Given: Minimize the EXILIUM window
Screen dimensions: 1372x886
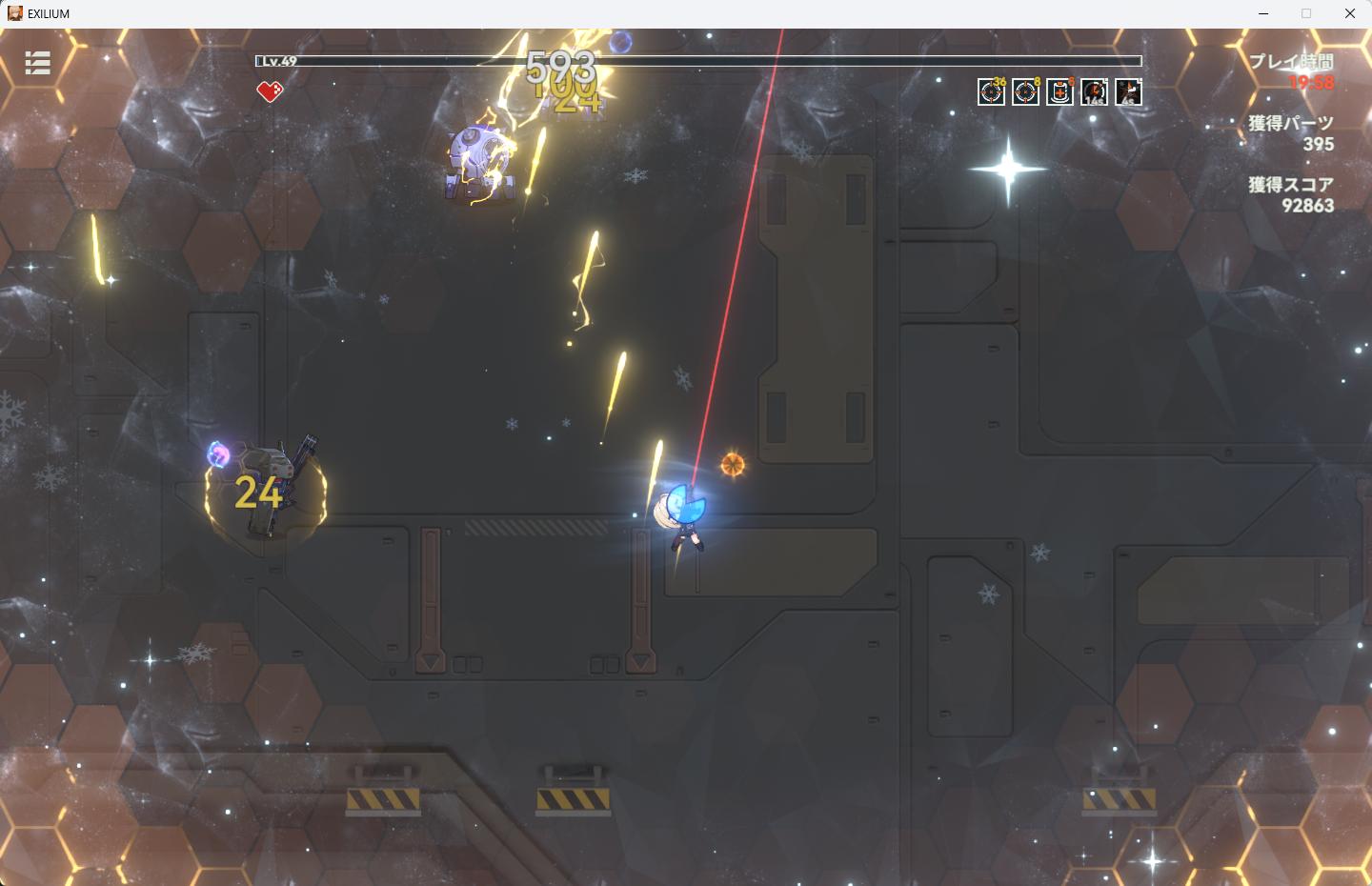Looking at the screenshot, I should 1263,13.
